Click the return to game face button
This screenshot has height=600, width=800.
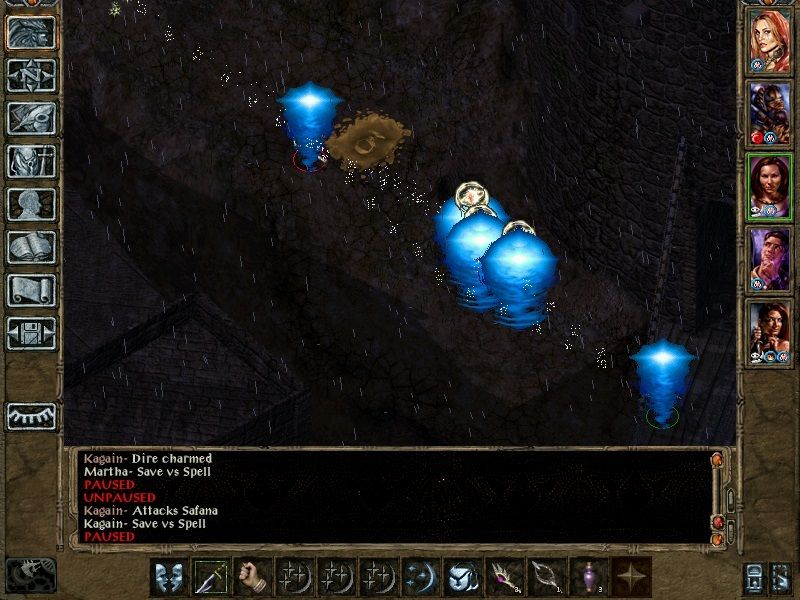click(x=31, y=32)
